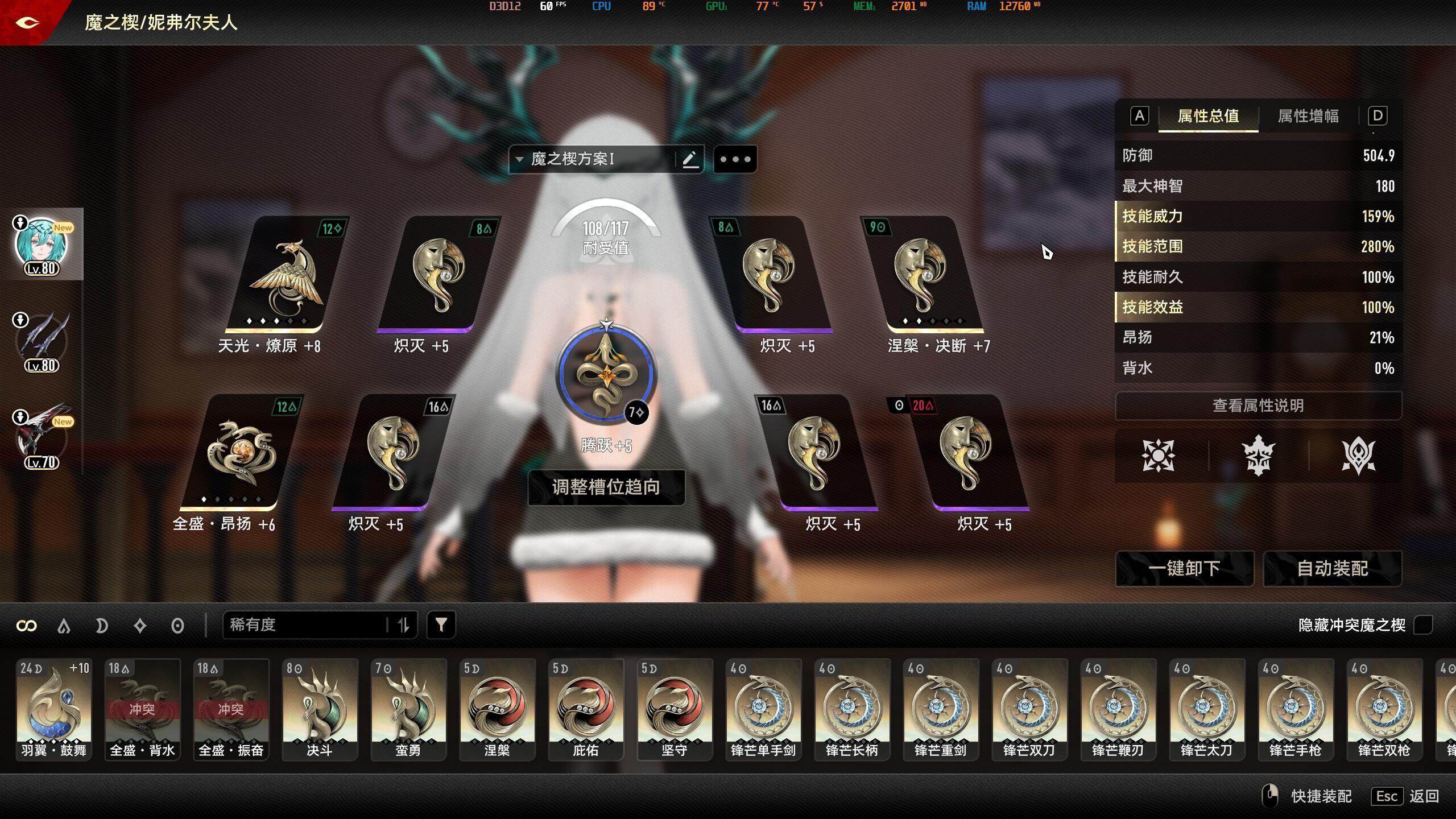Image resolution: width=1456 pixels, height=819 pixels.
Task: Select the 全盛·昂扬 +6 wedge slot
Action: [x=242, y=453]
